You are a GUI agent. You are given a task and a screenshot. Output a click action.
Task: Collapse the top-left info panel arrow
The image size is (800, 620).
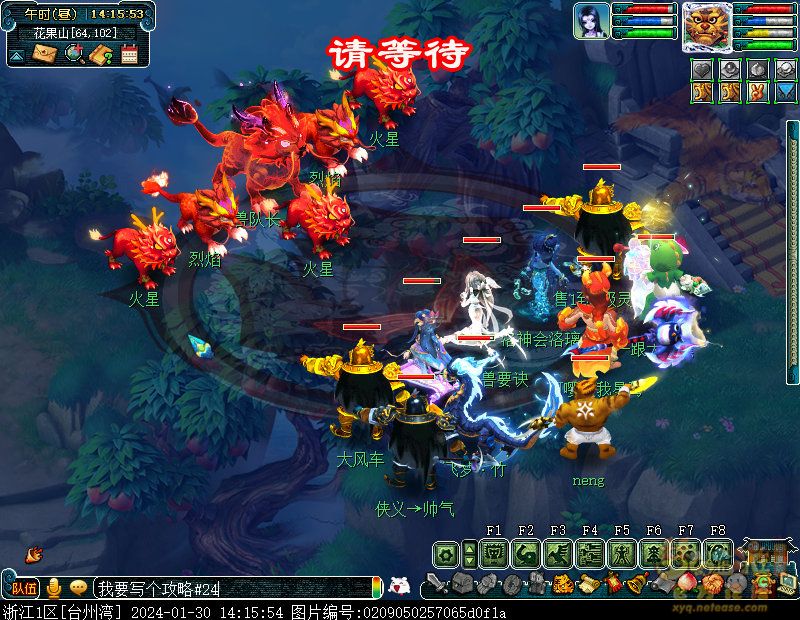(16, 56)
